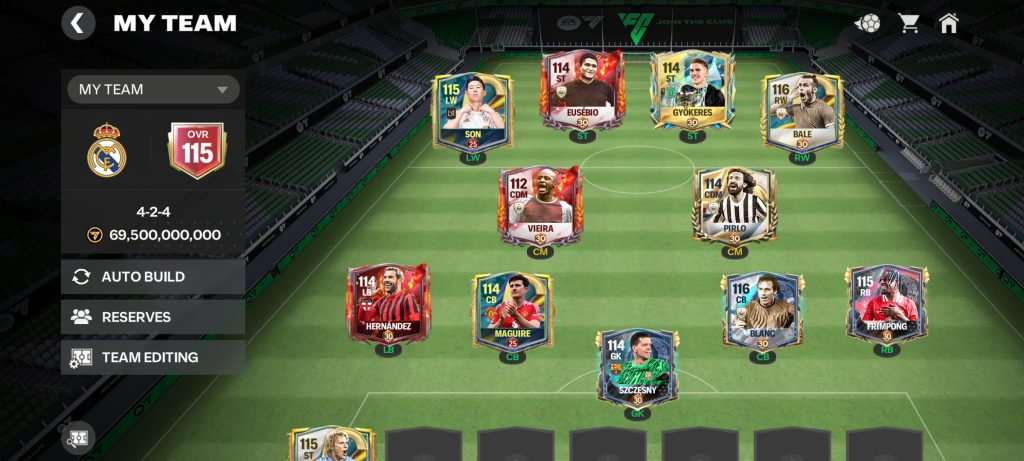Choose the Hernández LB card
The image size is (1024, 461).
click(x=388, y=303)
